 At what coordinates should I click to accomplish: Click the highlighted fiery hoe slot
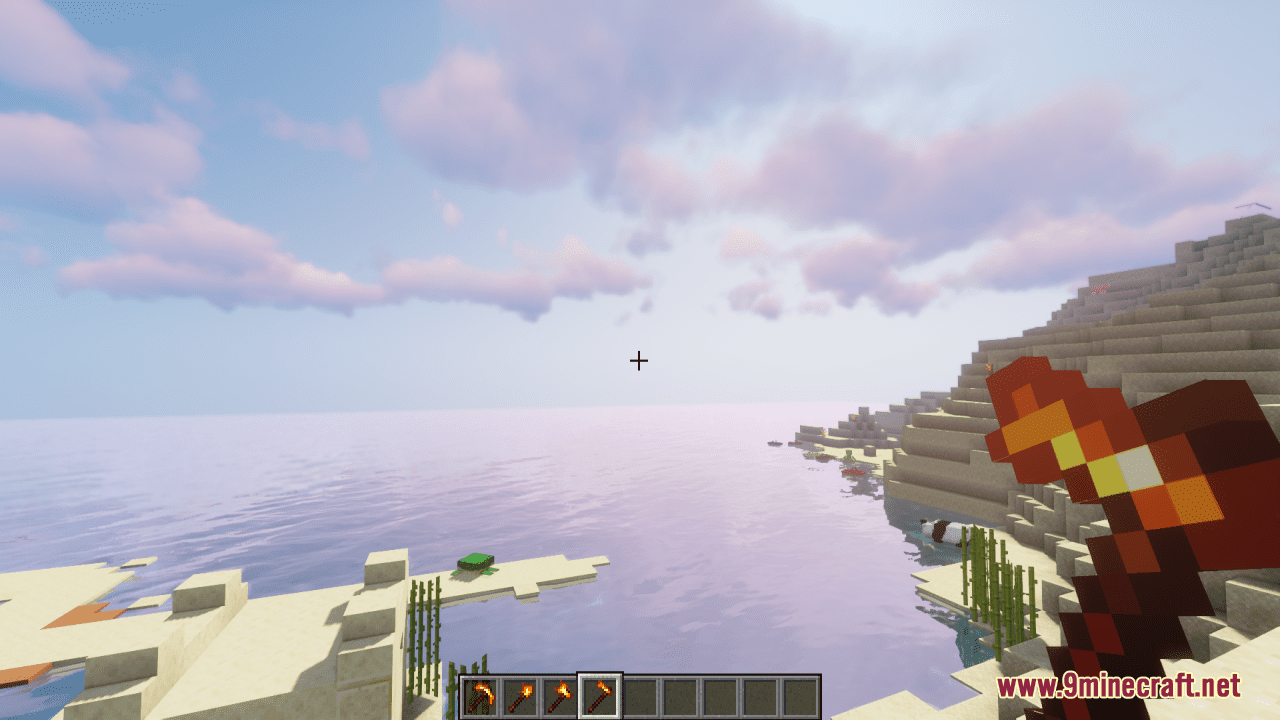pos(600,696)
